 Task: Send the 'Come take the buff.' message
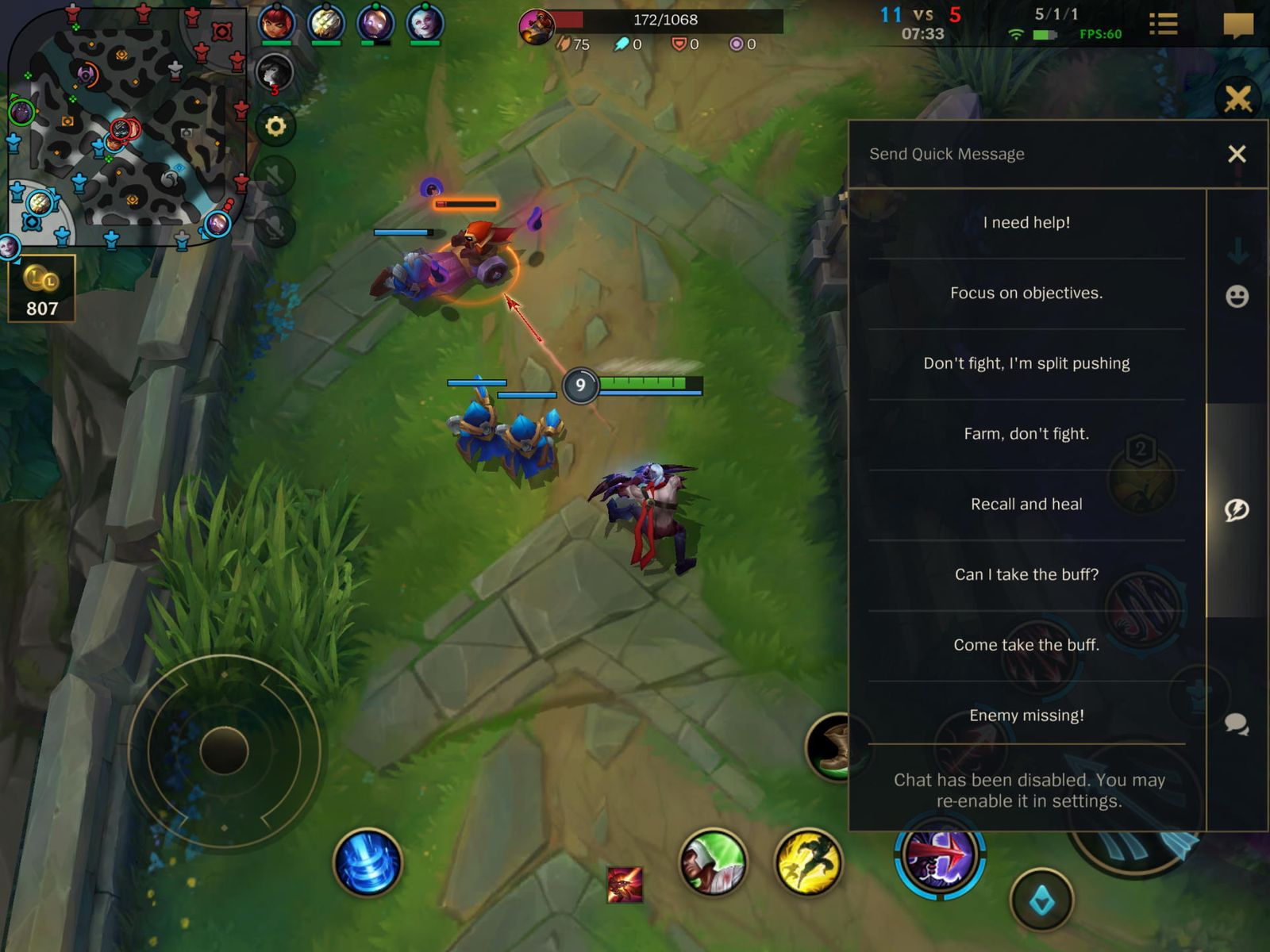1026,644
